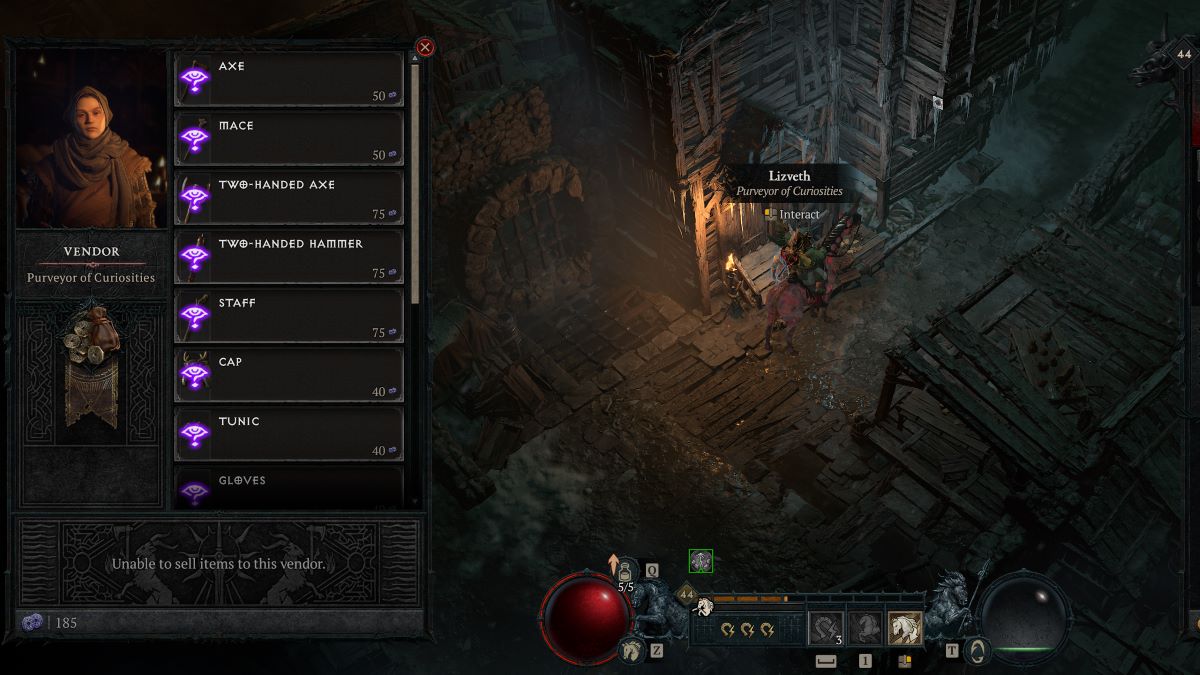Buy the Tunic for 40 obols
Viewport: 1200px width, 675px height.
[x=289, y=433]
